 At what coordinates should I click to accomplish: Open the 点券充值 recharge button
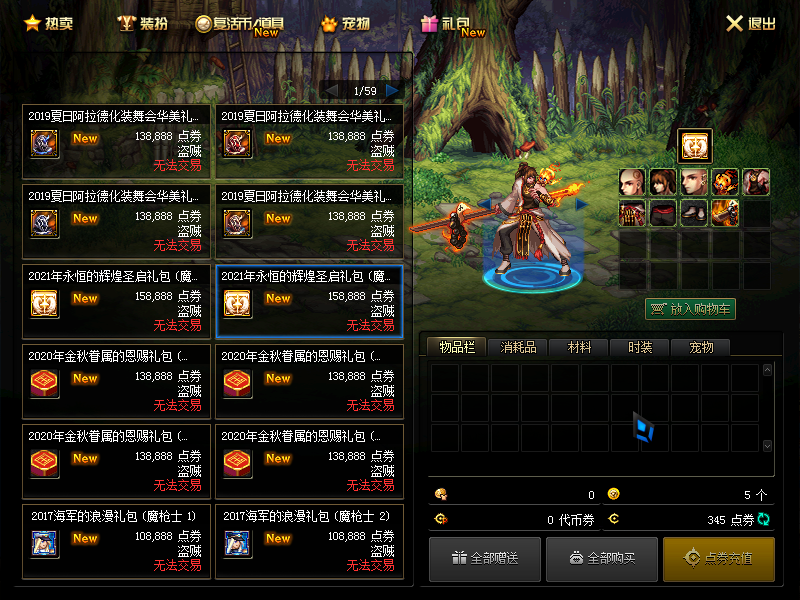tap(718, 558)
